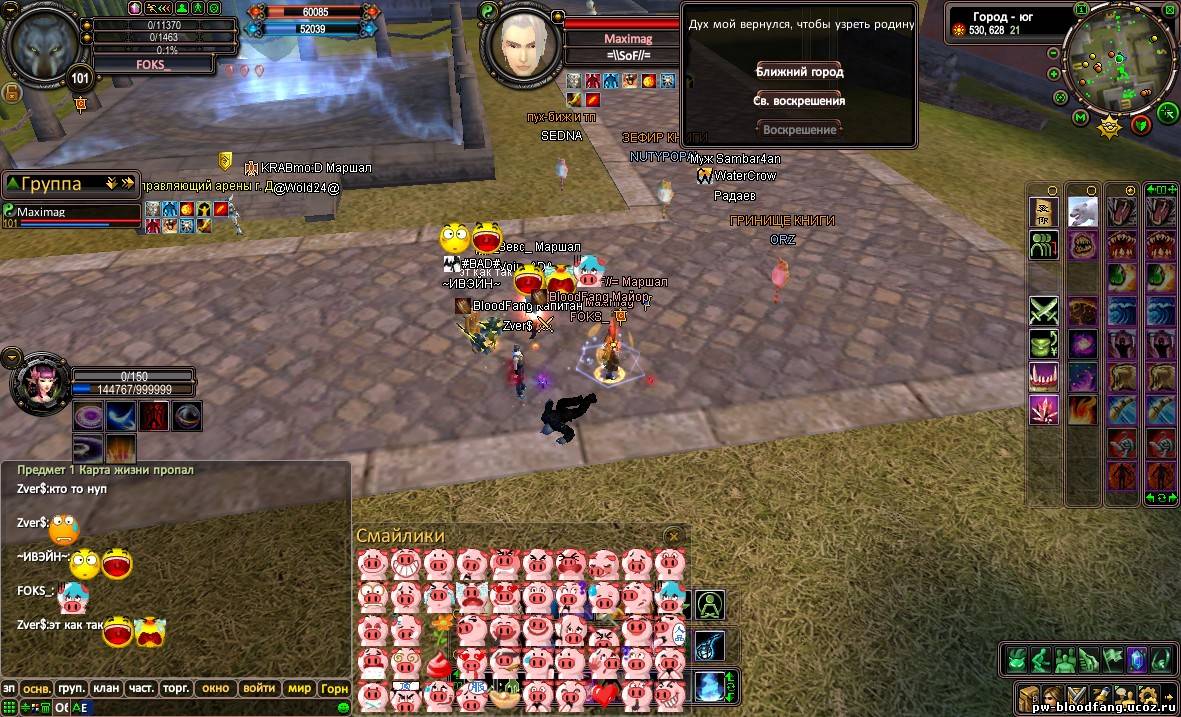This screenshot has width=1181, height=717.
Task: Select Maximag in the group panel
Action: [x=42, y=212]
